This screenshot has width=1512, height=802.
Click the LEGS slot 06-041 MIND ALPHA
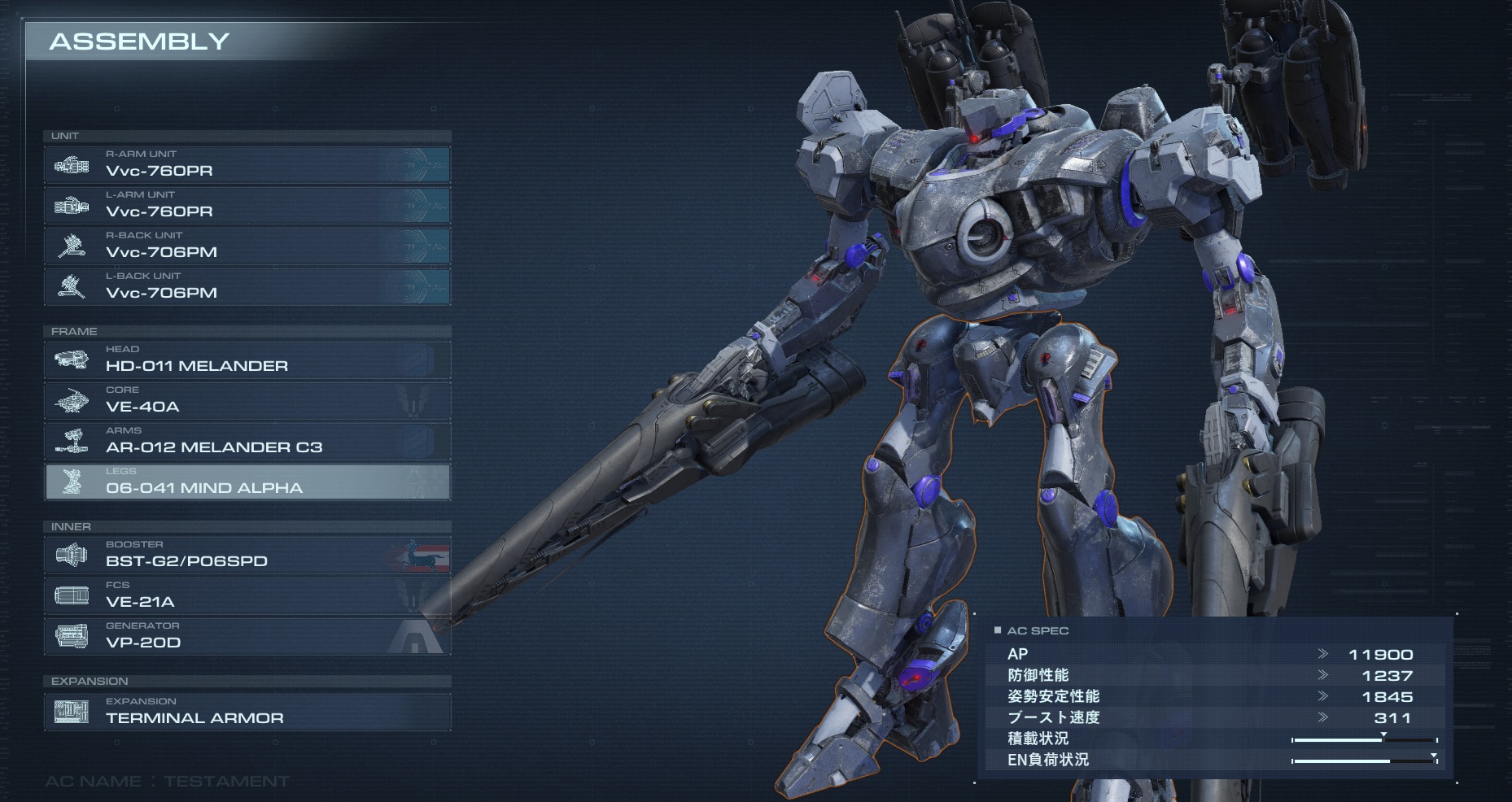[247, 482]
